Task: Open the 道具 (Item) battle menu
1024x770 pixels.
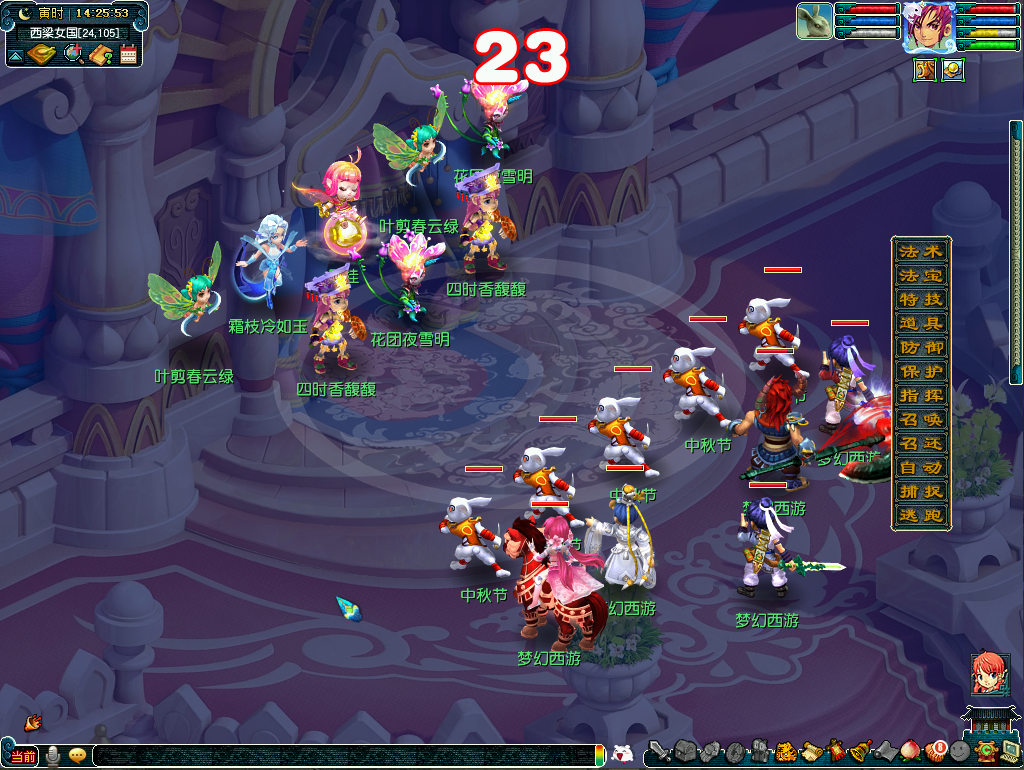Action: [920, 324]
